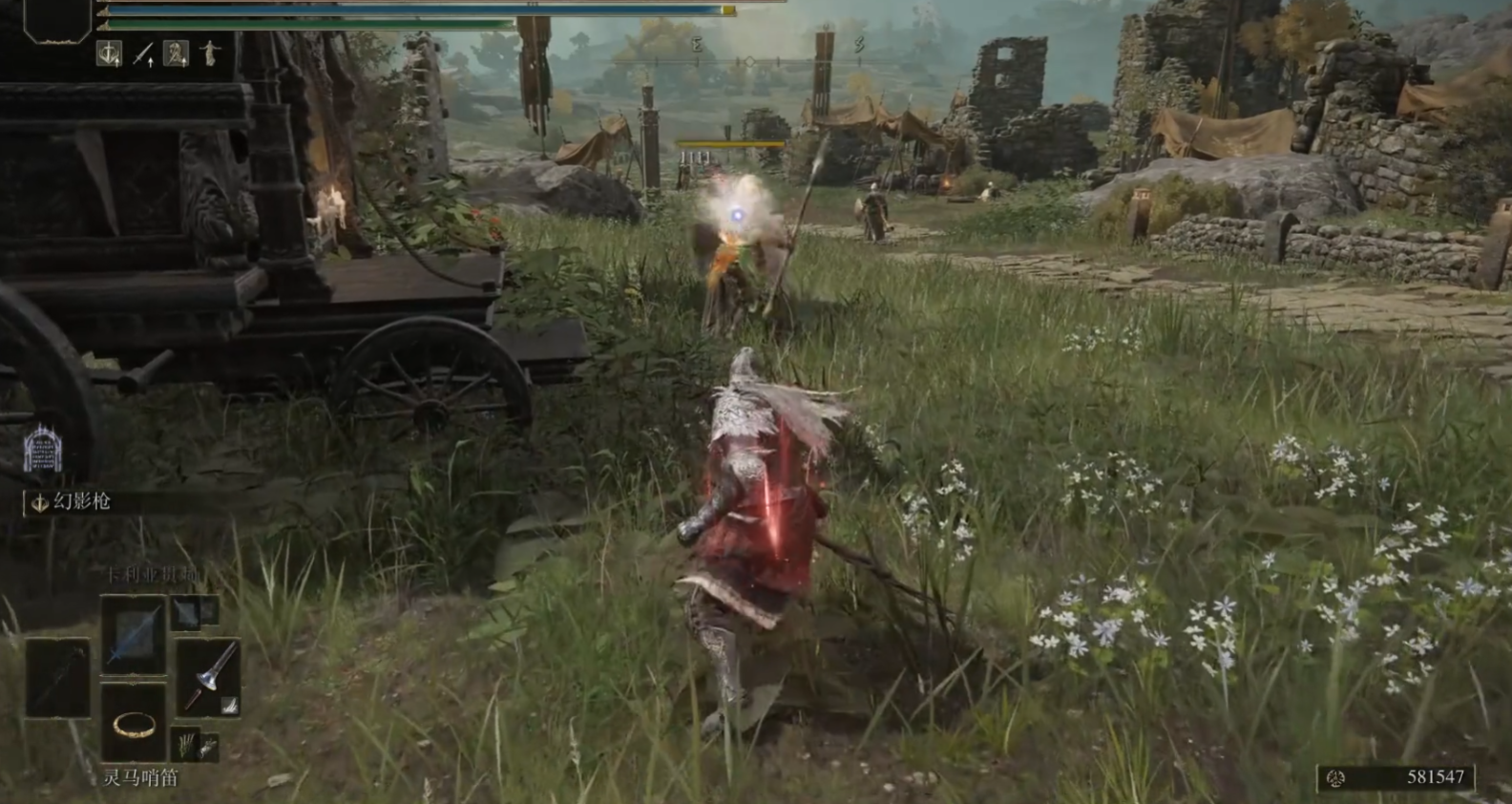The height and width of the screenshot is (804, 1512).
Task: Inspect the hooded figure buff icon
Action: tap(176, 54)
